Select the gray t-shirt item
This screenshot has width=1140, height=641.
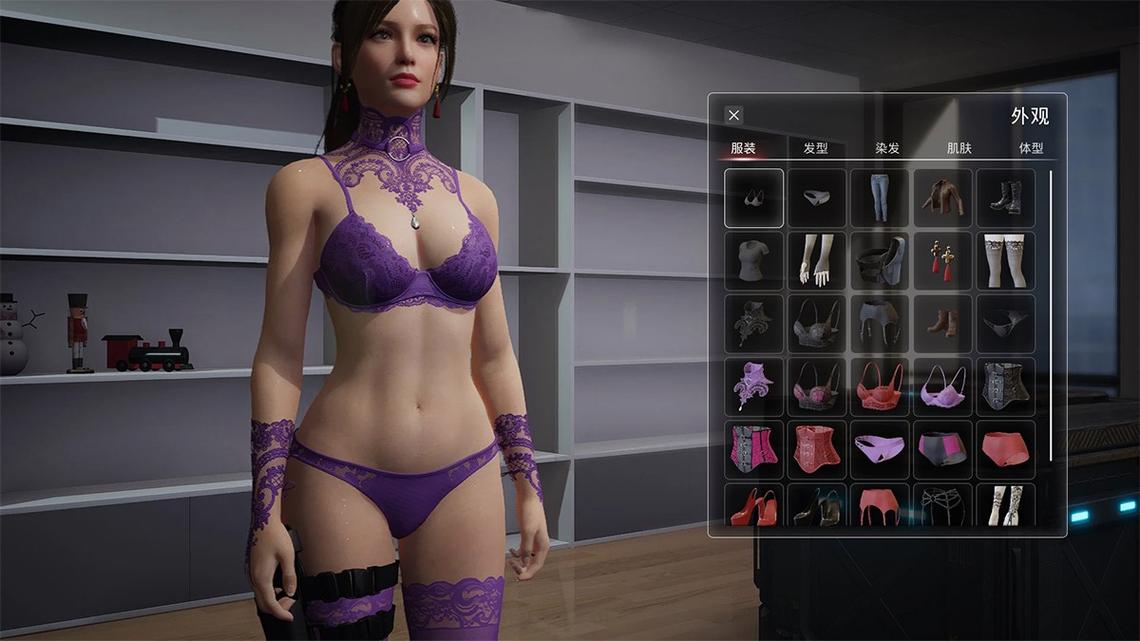click(x=754, y=261)
